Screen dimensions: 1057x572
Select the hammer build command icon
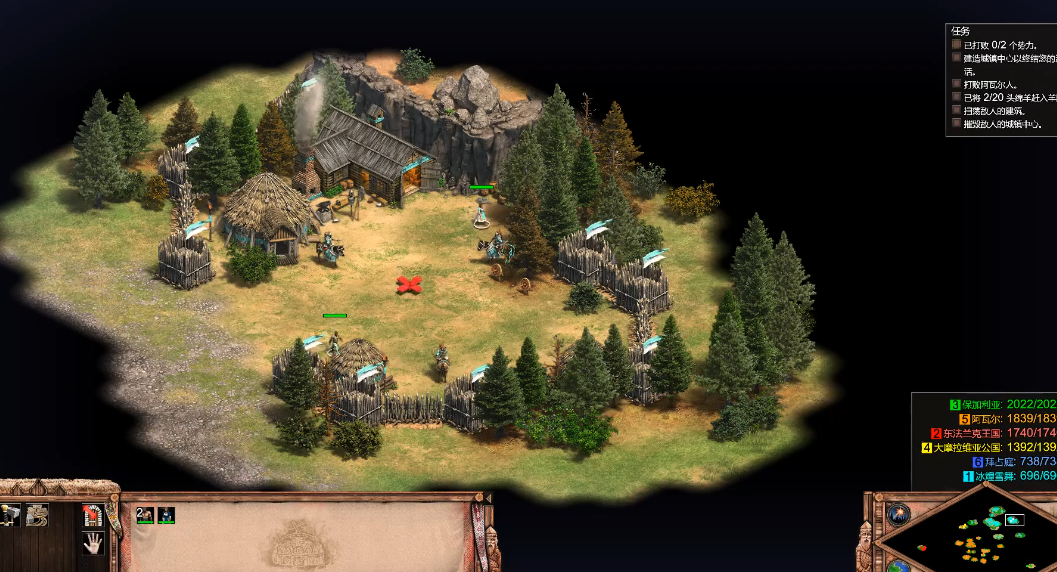[x=12, y=515]
